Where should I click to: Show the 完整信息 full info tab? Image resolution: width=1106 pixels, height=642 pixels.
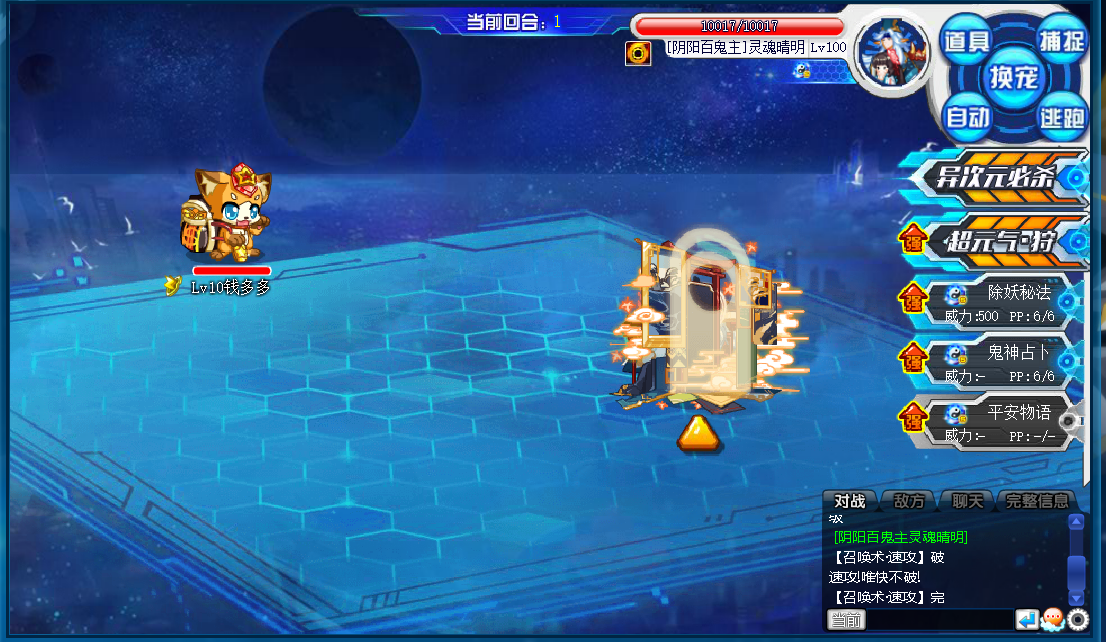point(1037,501)
